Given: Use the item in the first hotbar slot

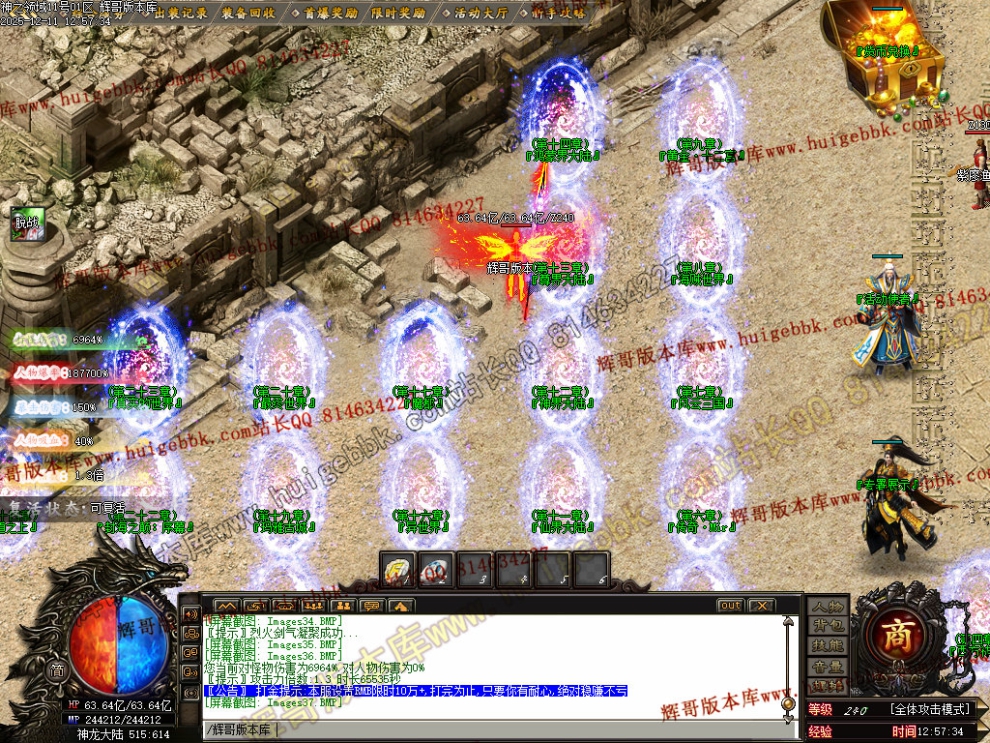Looking at the screenshot, I should (399, 570).
